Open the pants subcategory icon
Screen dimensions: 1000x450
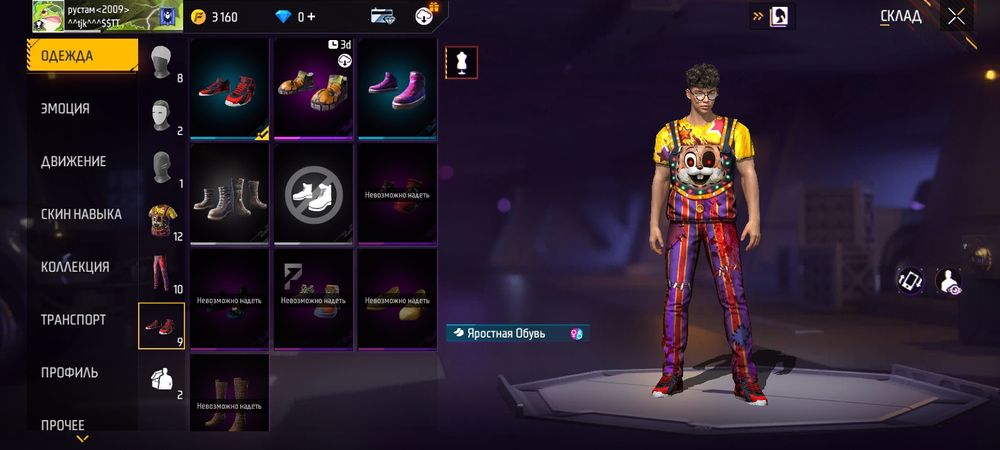(161, 274)
